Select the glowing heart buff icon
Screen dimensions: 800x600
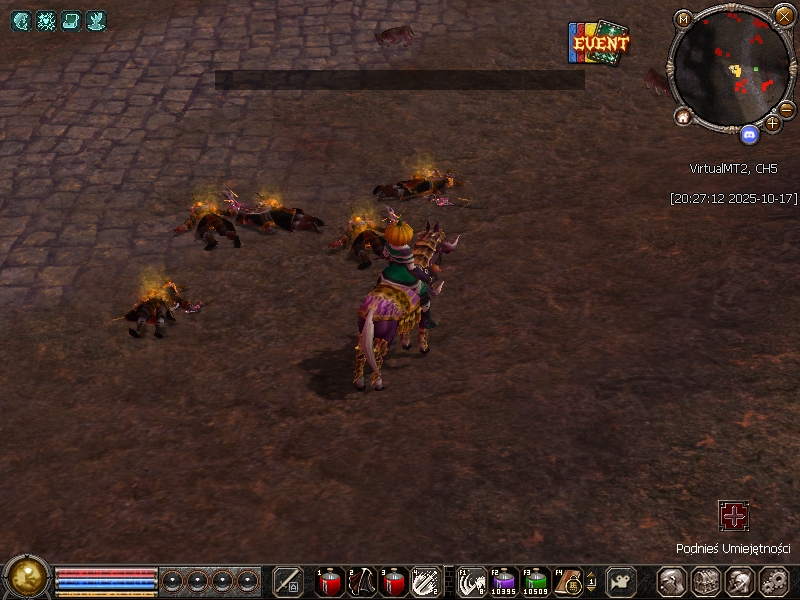[46, 21]
